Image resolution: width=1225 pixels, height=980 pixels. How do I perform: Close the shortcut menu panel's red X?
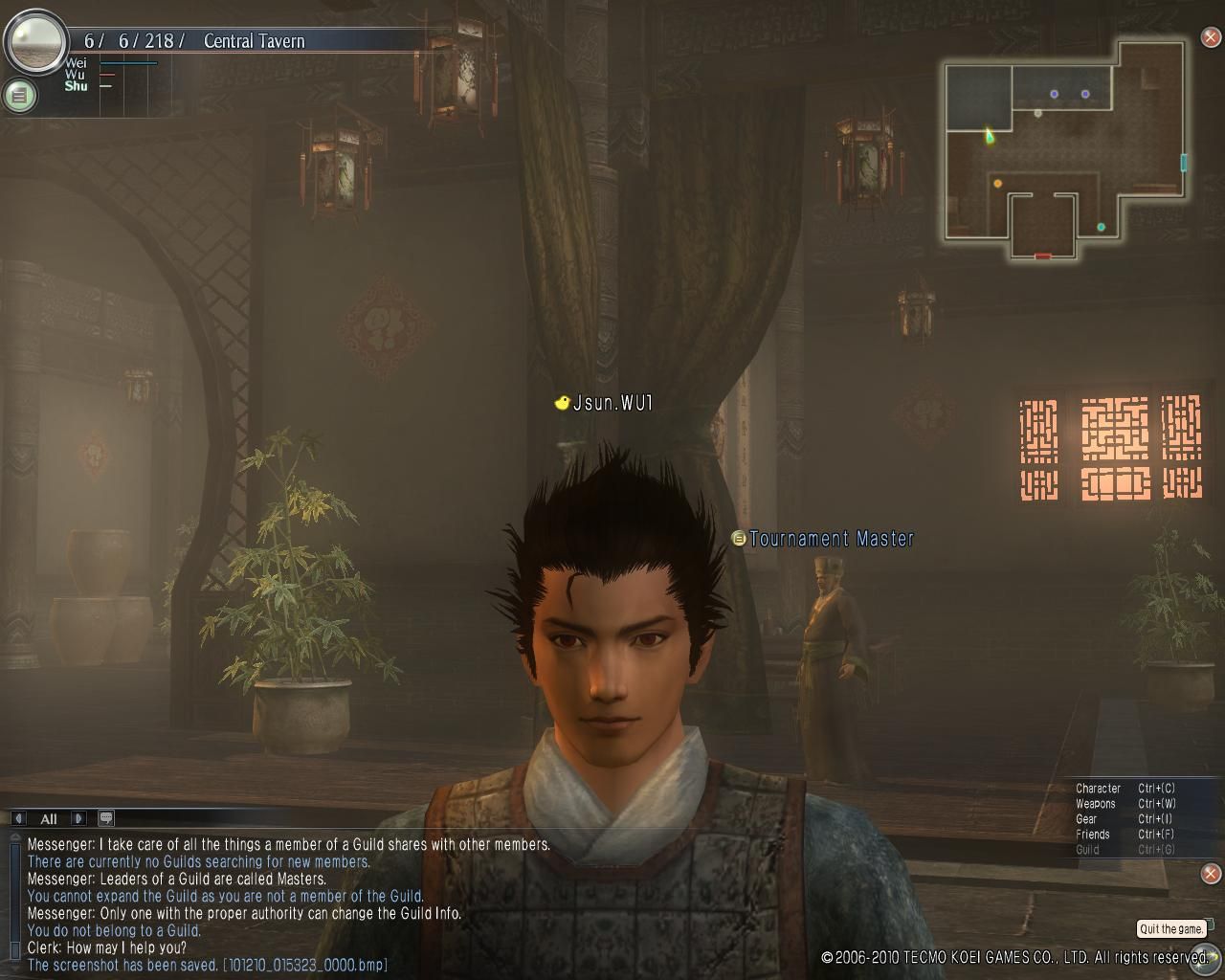[x=1211, y=873]
